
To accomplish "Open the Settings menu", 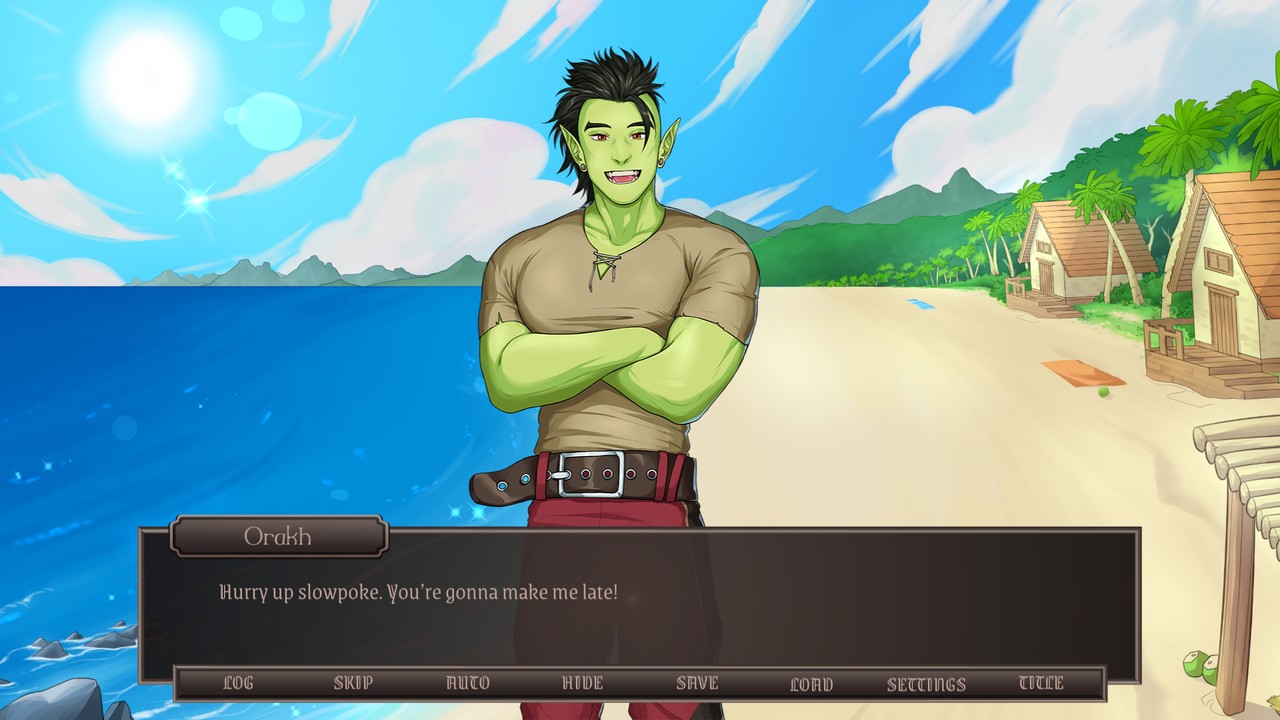I will (925, 683).
